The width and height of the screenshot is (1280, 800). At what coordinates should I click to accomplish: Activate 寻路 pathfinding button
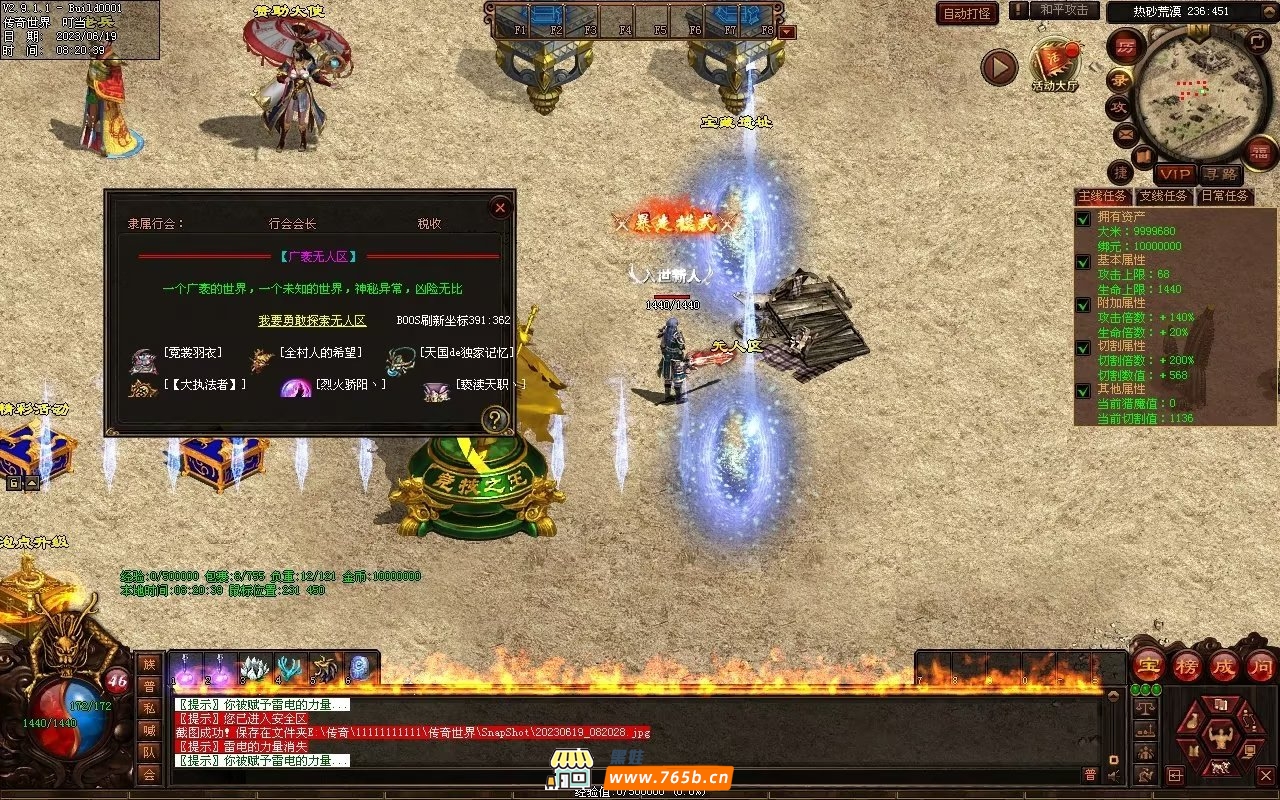(1219, 174)
